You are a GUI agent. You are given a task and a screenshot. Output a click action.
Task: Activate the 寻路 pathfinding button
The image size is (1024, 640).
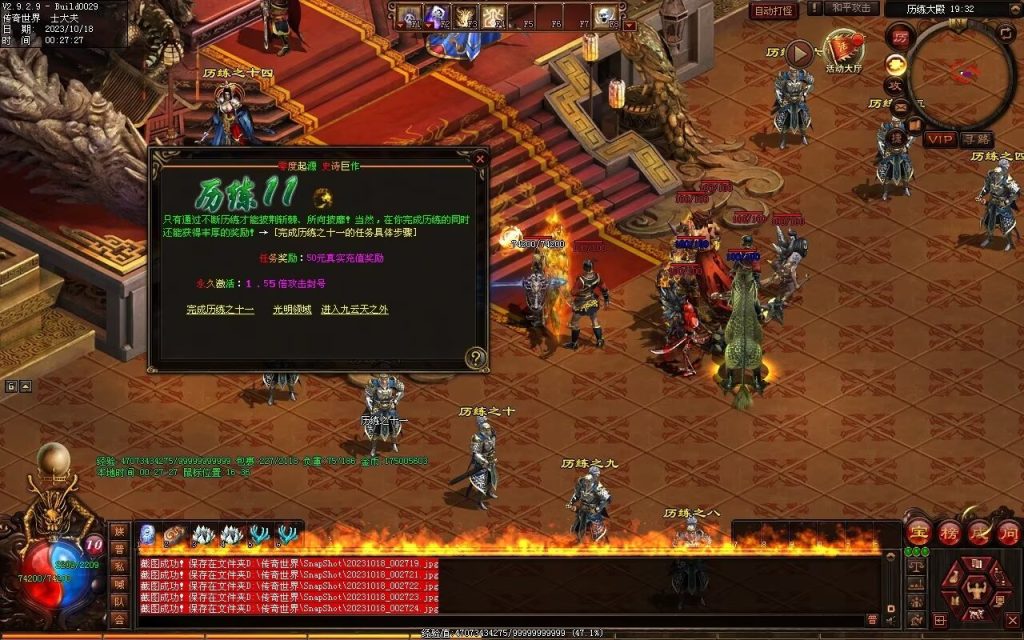976,138
